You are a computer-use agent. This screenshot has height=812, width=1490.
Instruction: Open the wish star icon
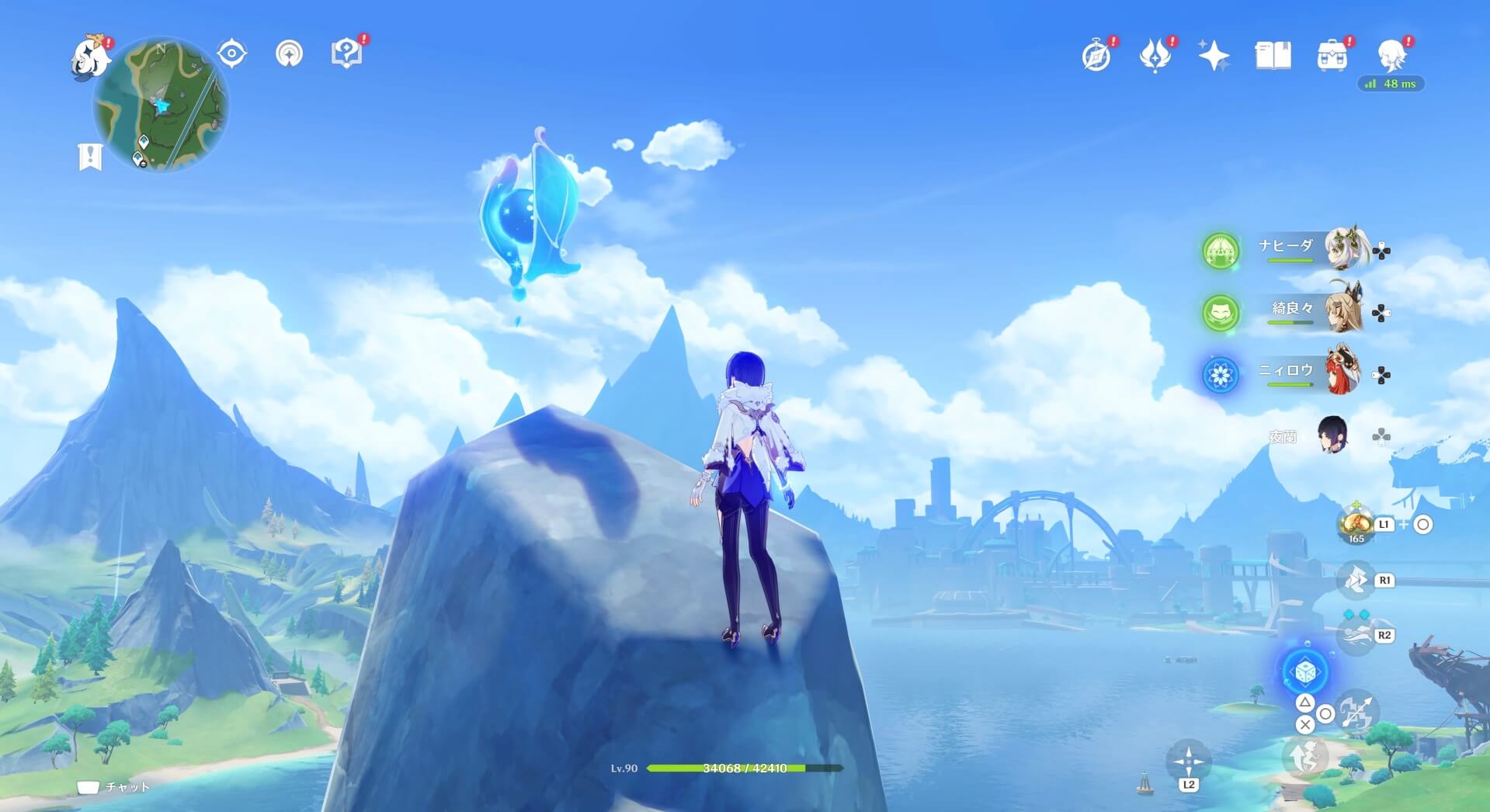pyautogui.click(x=1214, y=56)
